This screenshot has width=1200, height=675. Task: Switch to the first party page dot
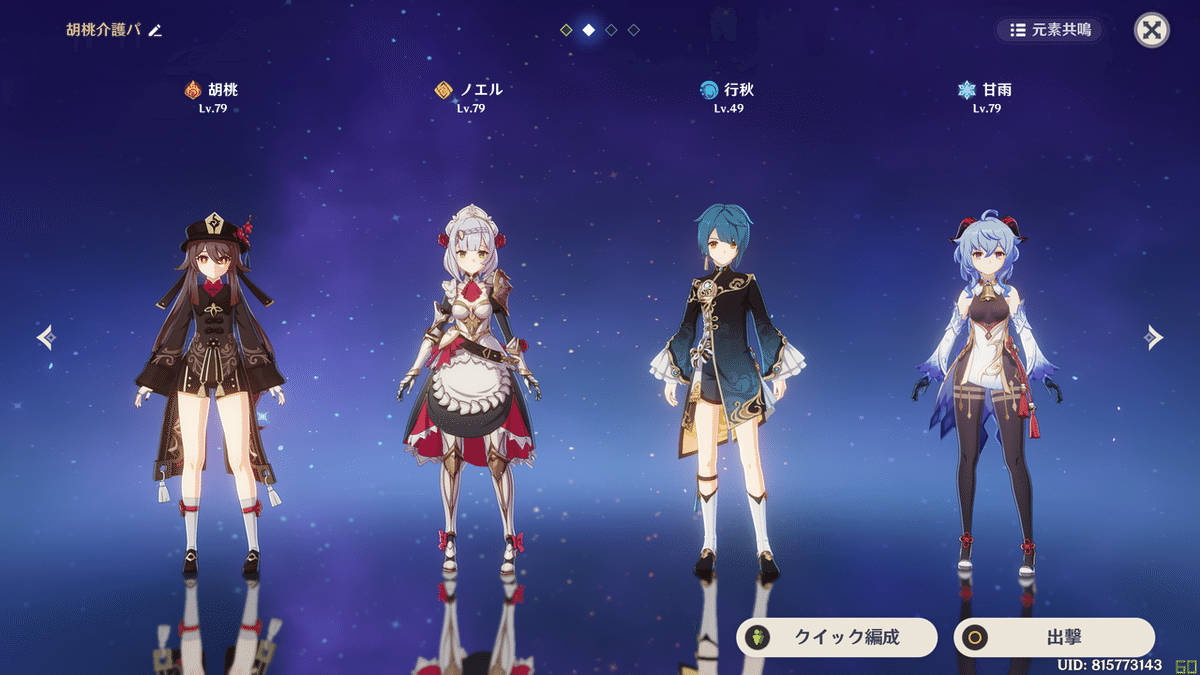coord(566,30)
